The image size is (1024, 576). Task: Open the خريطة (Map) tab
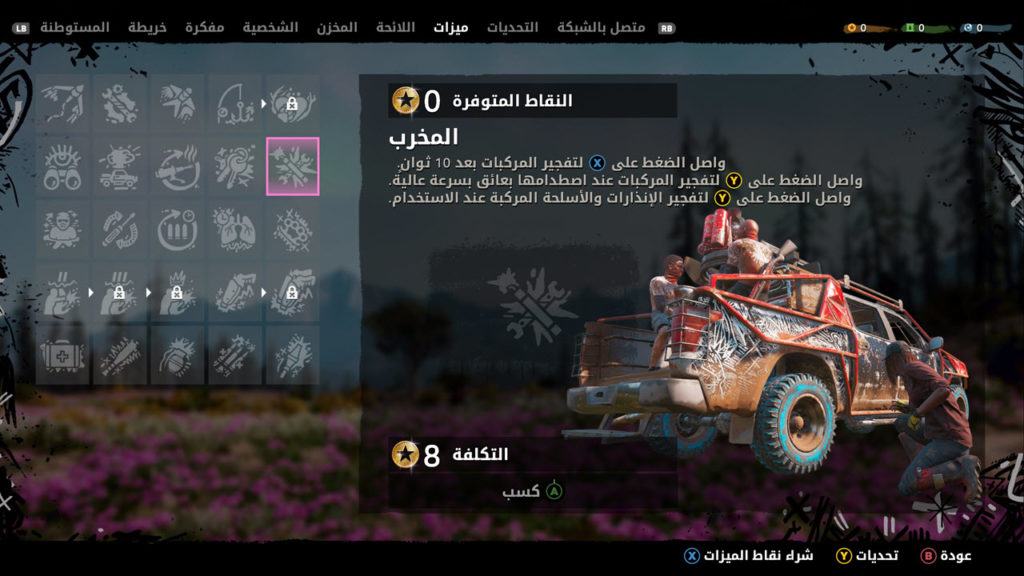click(x=146, y=27)
